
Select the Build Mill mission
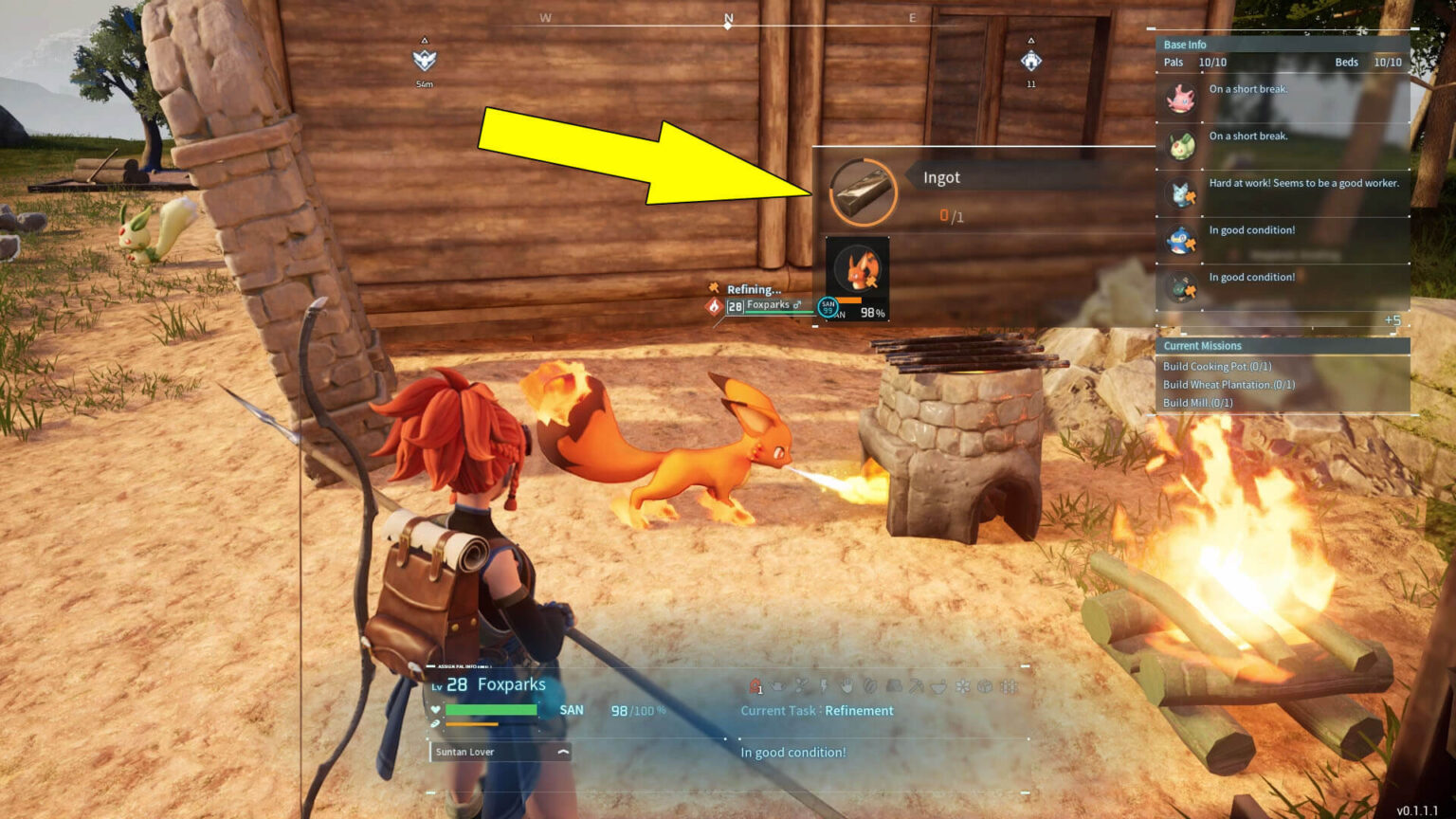[x=1198, y=402]
